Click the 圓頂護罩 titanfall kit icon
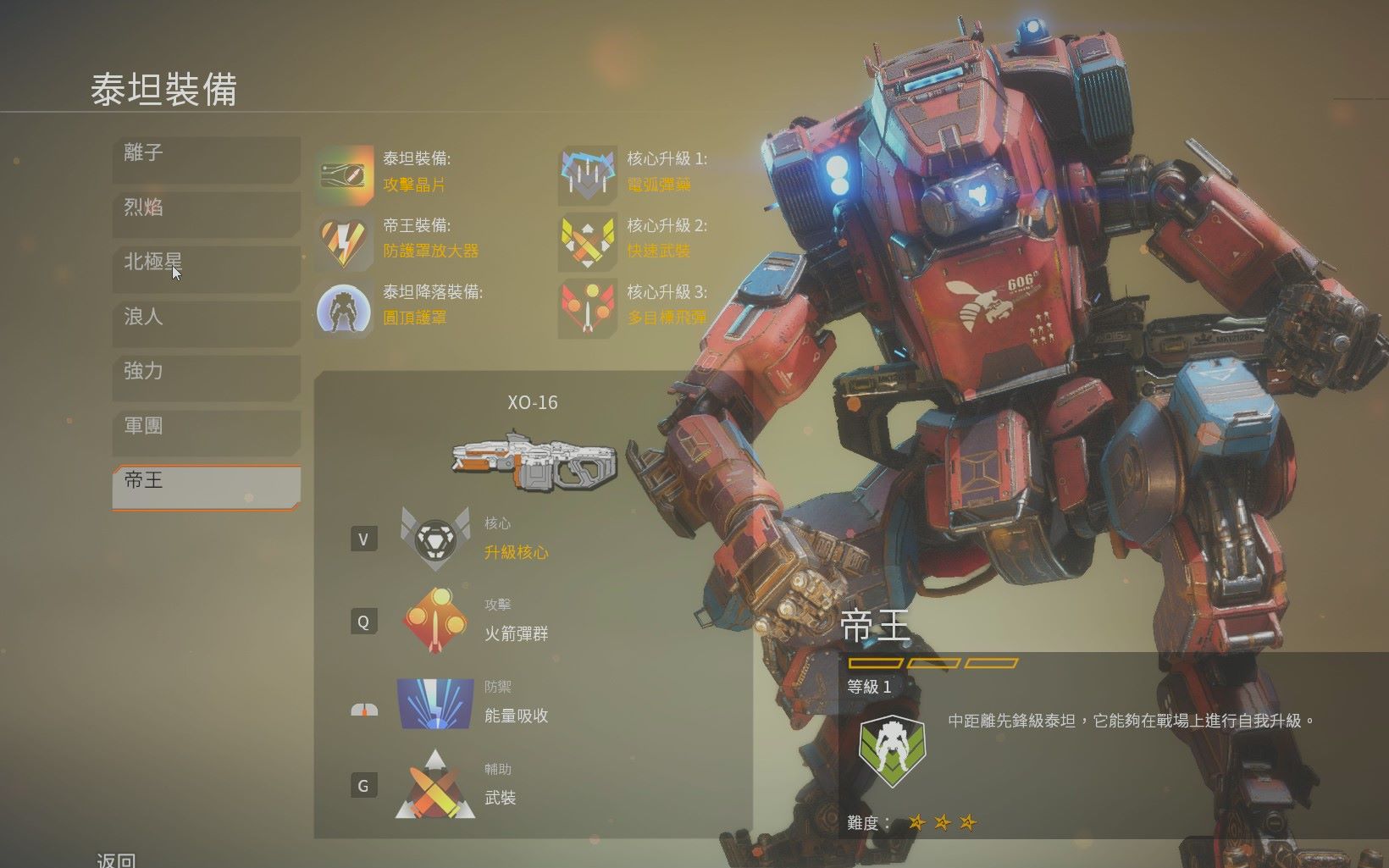This screenshot has height=868, width=1389. tap(344, 307)
